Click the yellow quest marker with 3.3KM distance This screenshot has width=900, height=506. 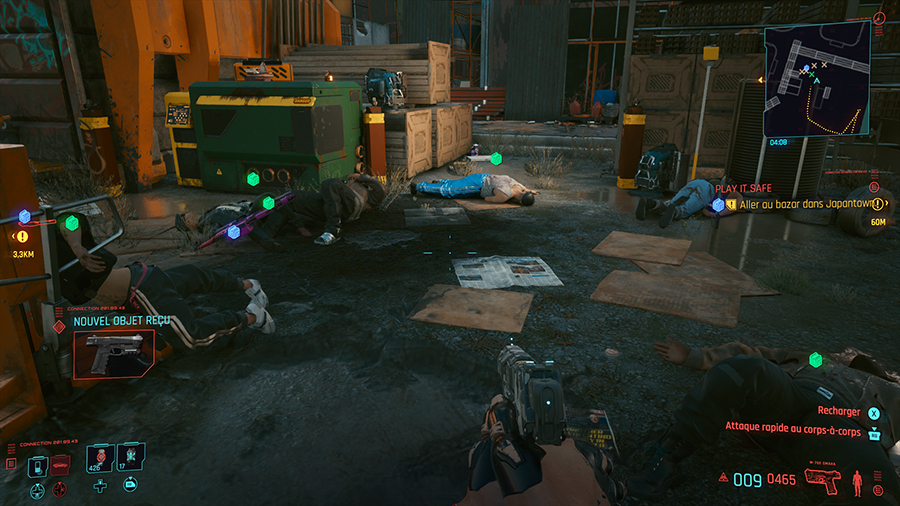point(22,237)
